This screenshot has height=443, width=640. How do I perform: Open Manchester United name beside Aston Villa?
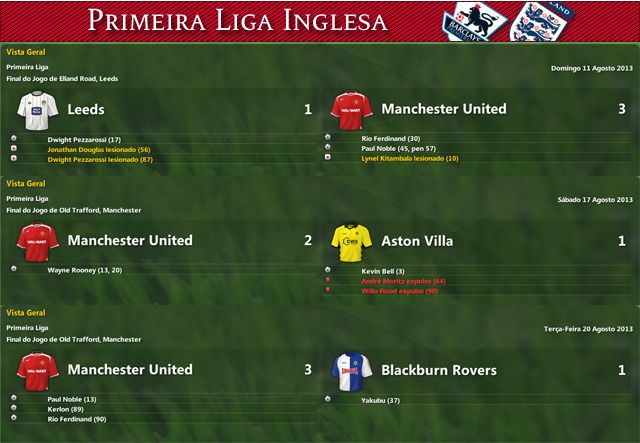pos(130,241)
